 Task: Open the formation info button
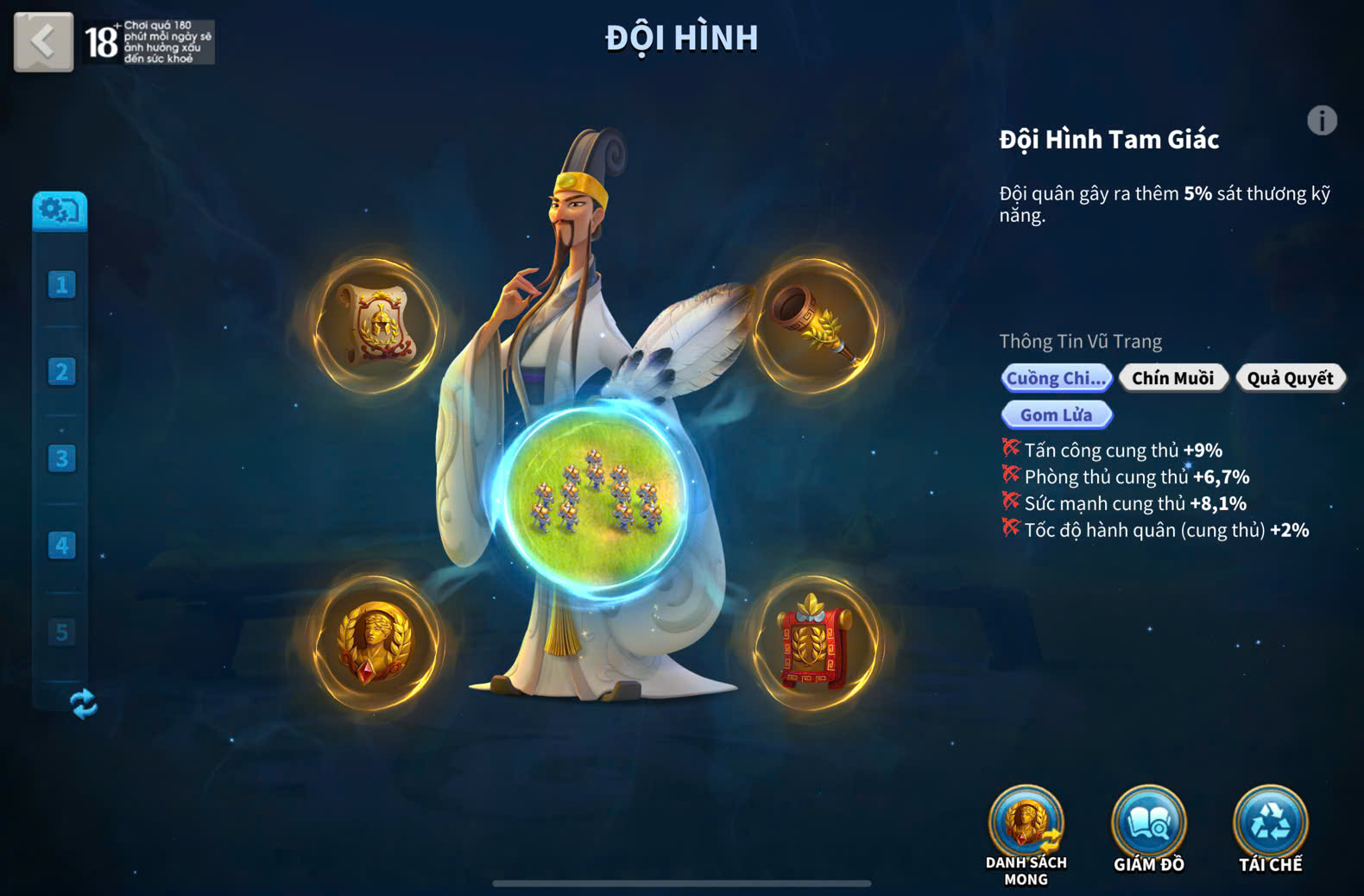(1321, 121)
